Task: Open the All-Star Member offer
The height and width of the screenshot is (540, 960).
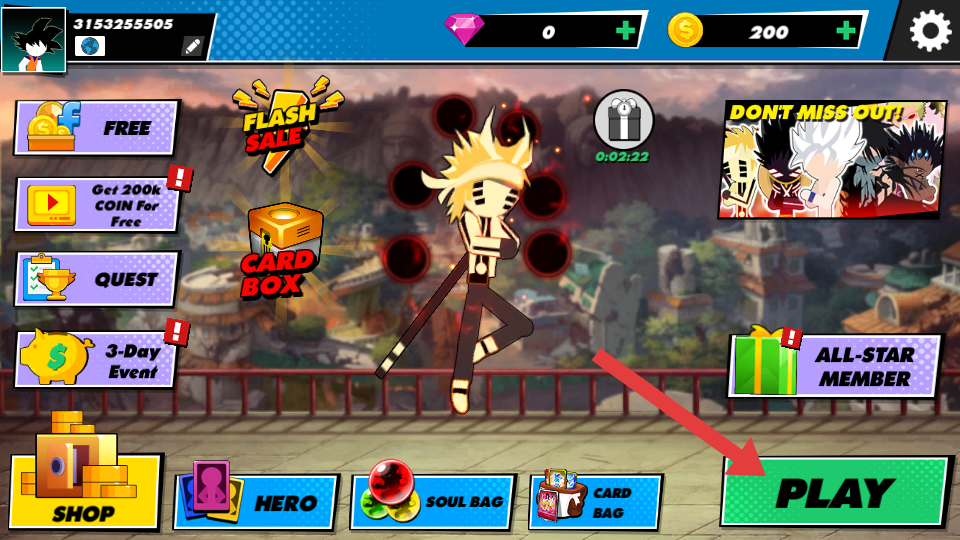Action: 836,366
